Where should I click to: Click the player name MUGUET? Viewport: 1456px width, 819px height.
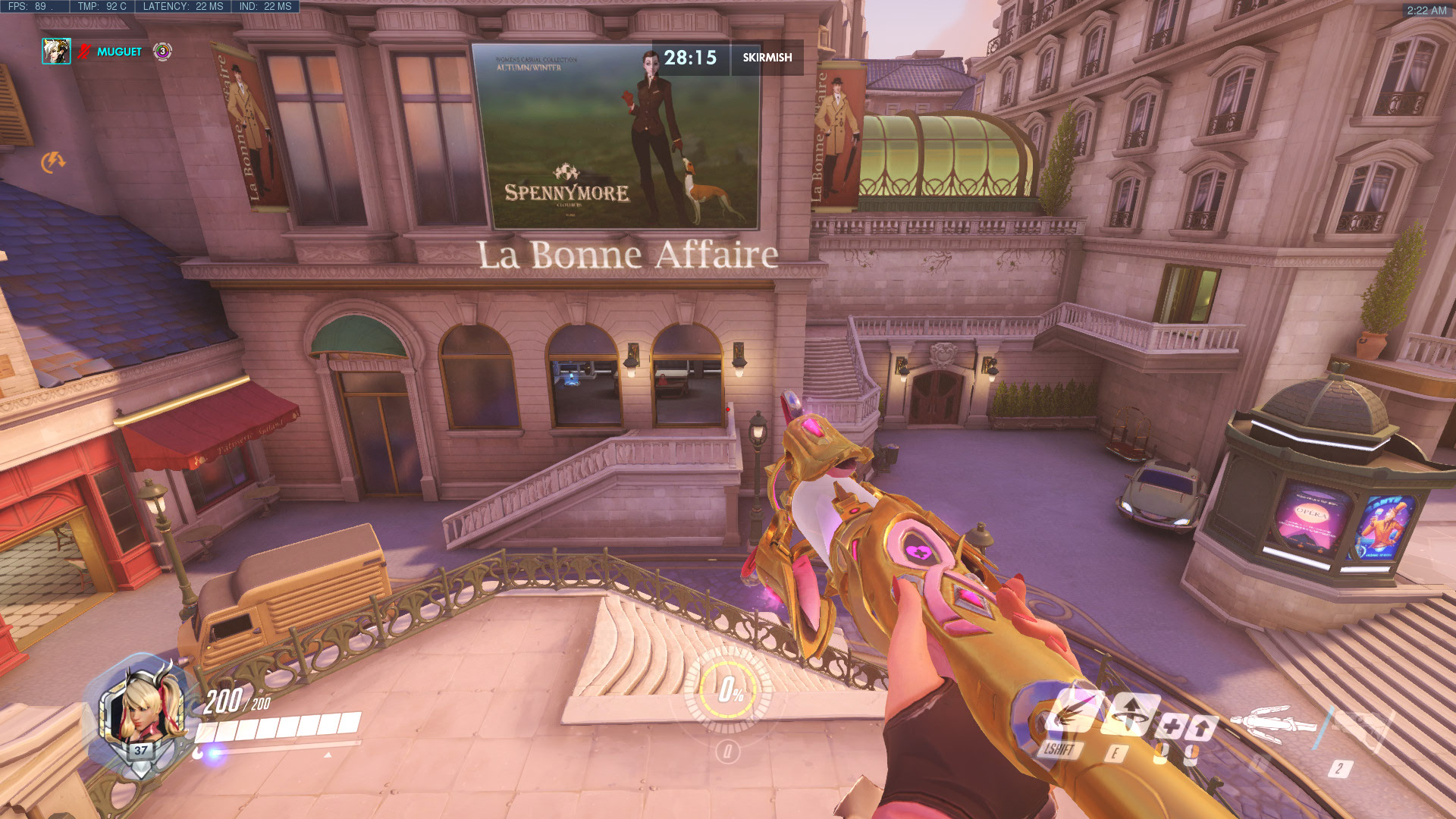pos(119,50)
